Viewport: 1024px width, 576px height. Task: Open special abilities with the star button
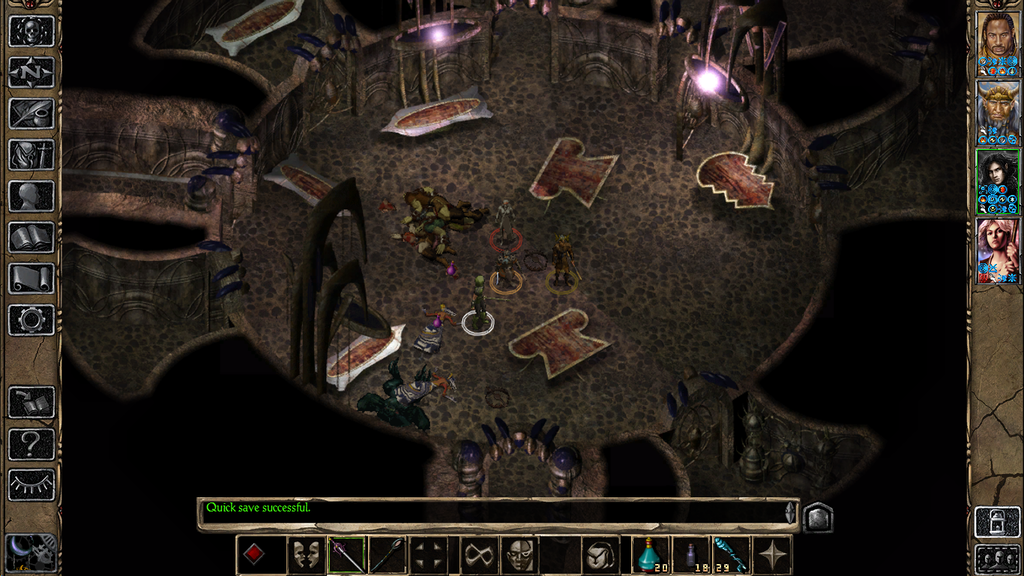[x=772, y=555]
